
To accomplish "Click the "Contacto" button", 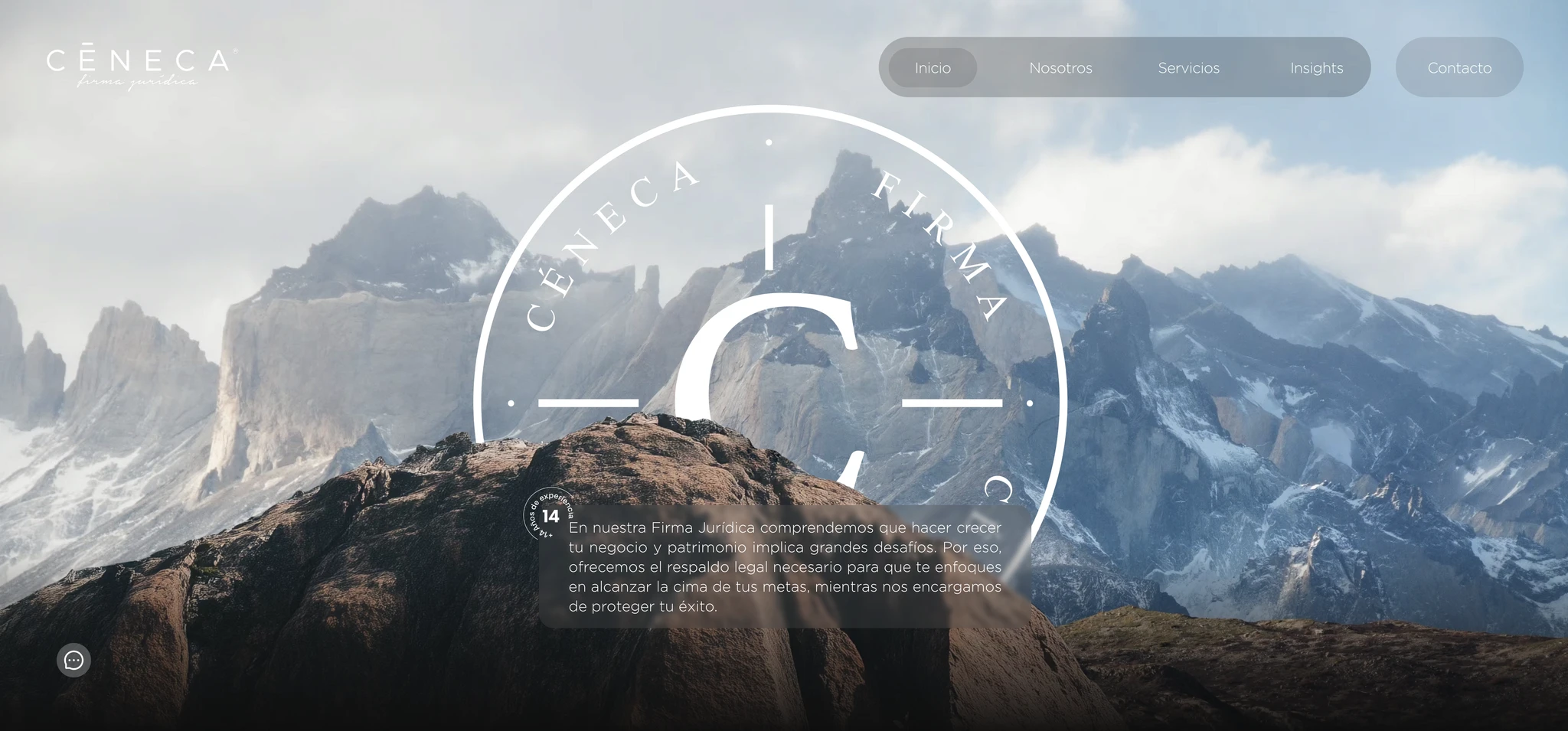I will 1459,67.
